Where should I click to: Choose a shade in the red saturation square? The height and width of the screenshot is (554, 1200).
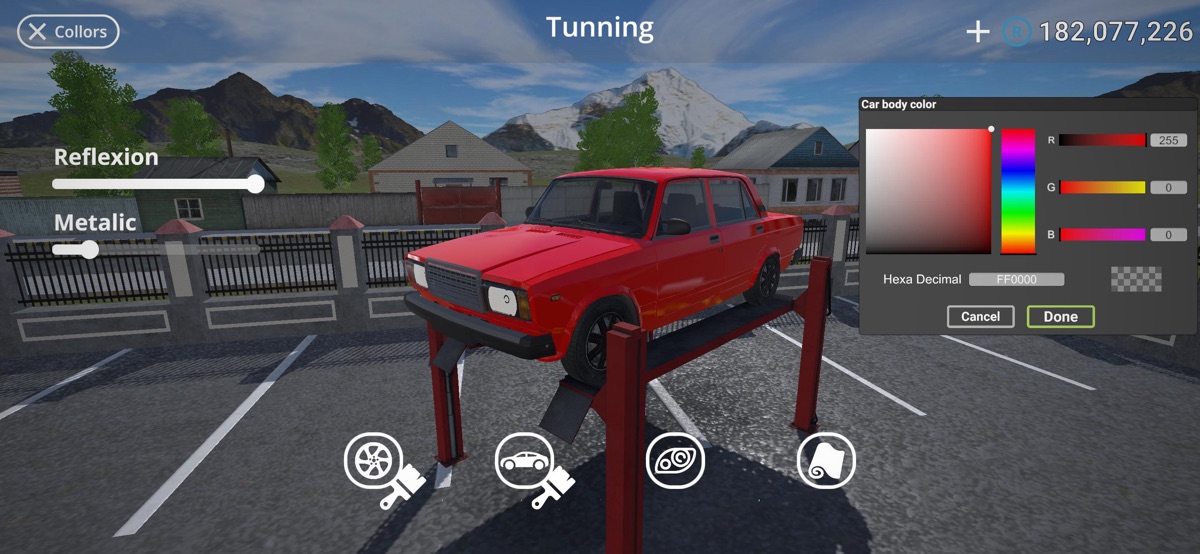coord(928,191)
